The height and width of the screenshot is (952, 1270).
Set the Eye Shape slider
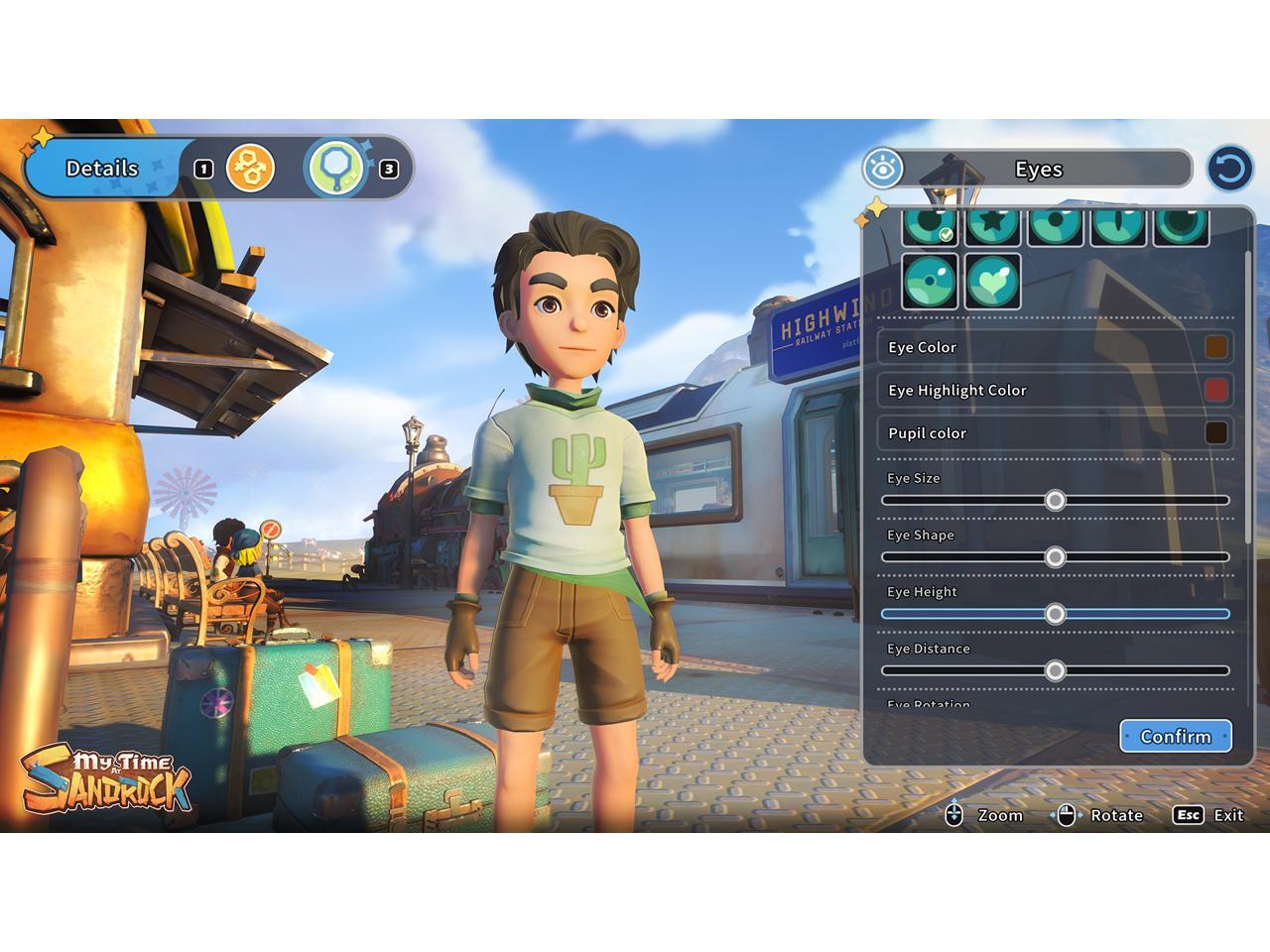coord(1056,557)
